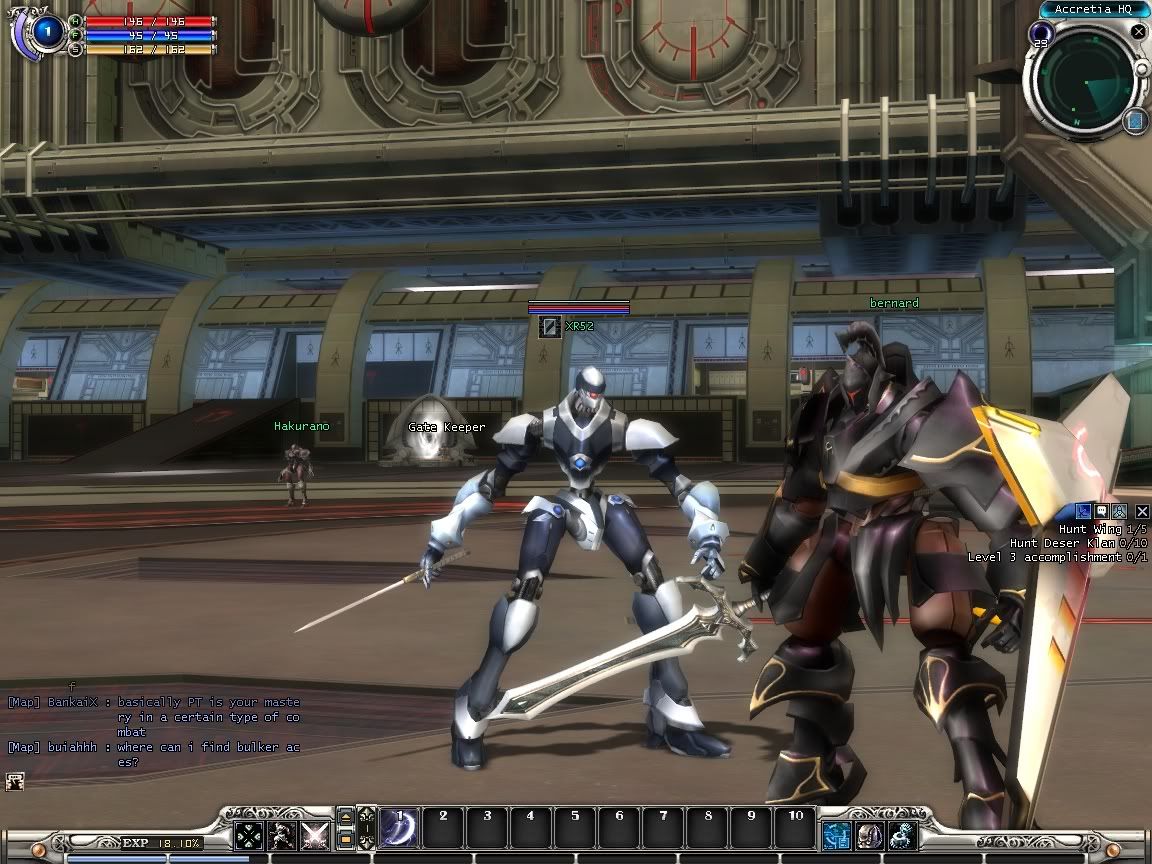Image resolution: width=1152 pixels, height=864 pixels.
Task: Select the four-arrow movement mode icon
Action: (x=248, y=835)
